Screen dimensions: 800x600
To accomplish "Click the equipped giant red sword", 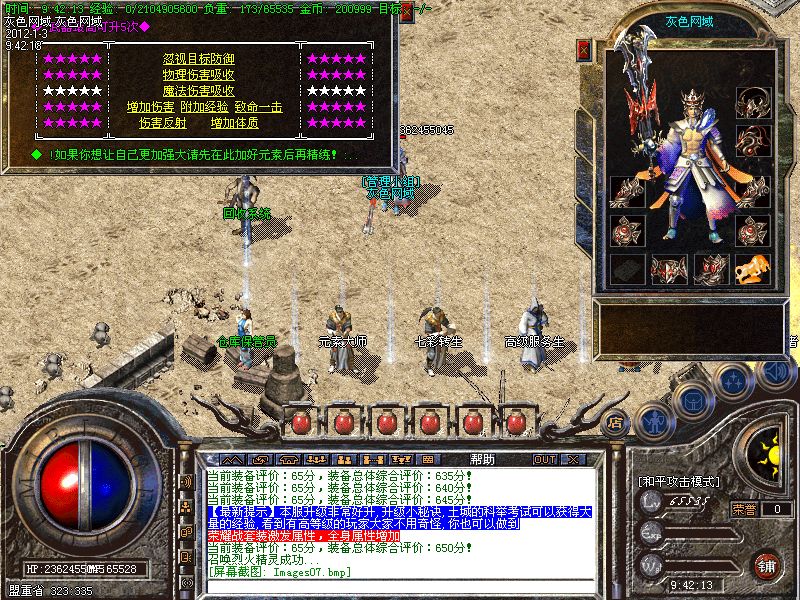I will pos(642,110).
